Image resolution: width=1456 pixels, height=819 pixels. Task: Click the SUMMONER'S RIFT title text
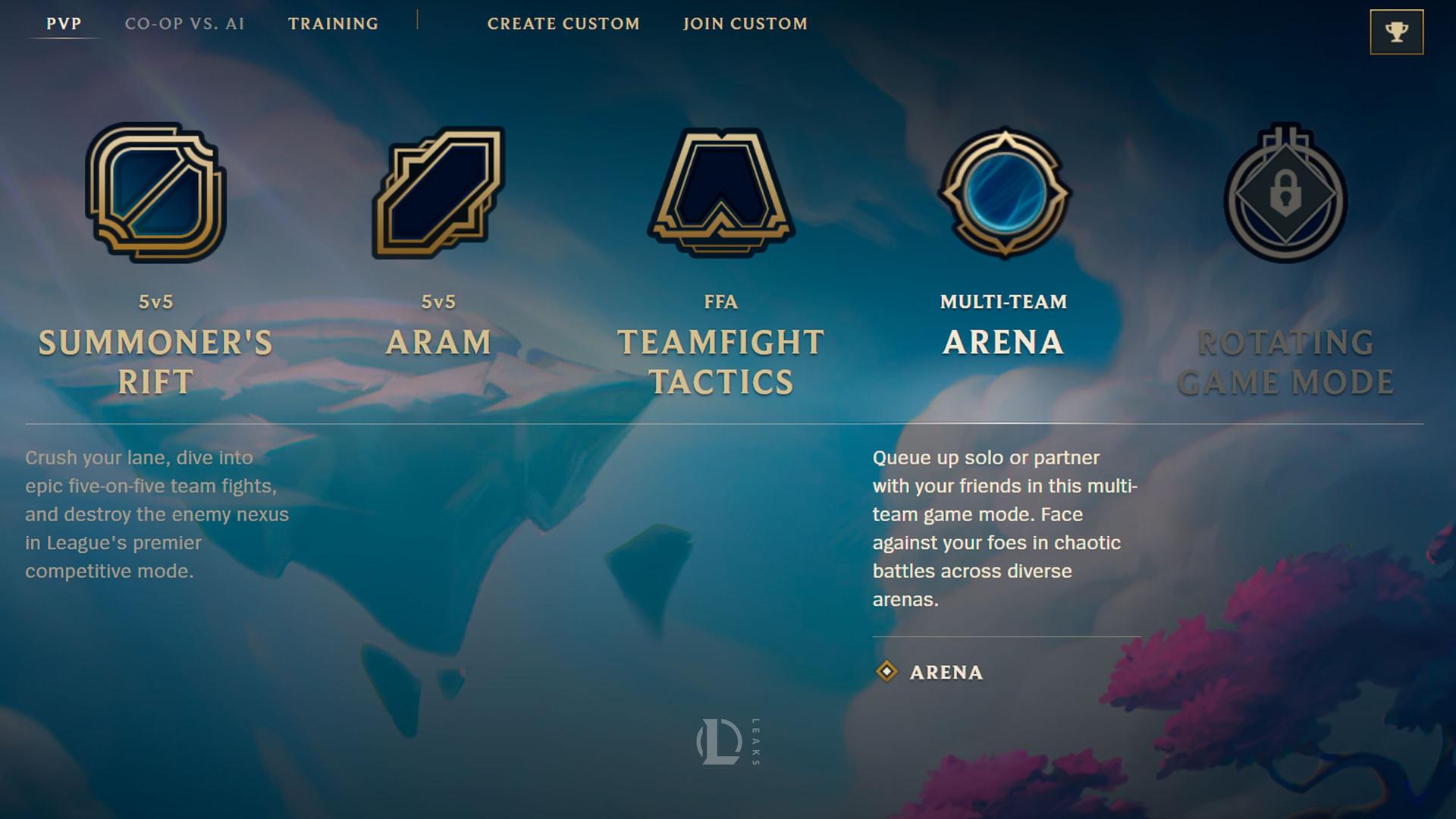pyautogui.click(x=155, y=360)
